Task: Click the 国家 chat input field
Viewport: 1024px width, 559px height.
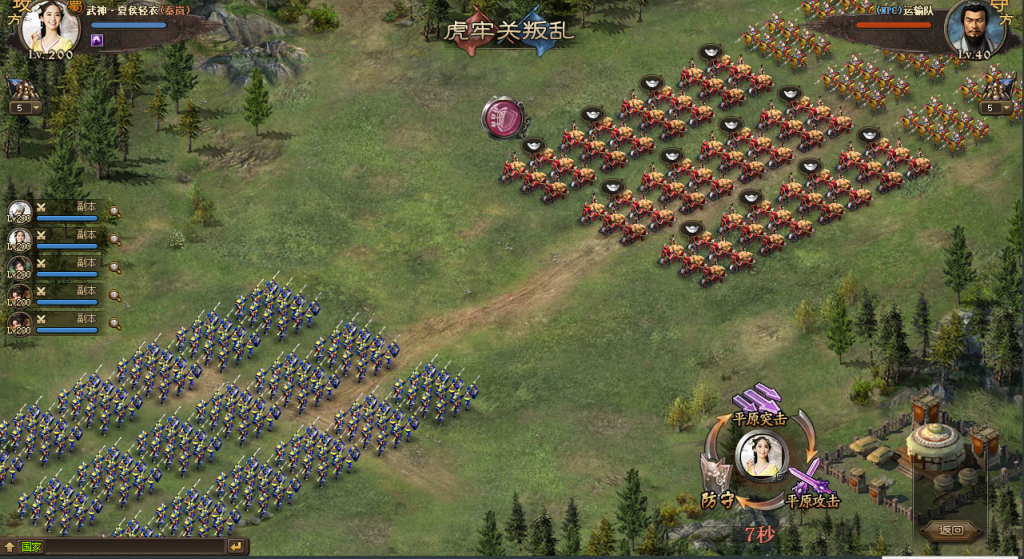Action: (x=132, y=547)
